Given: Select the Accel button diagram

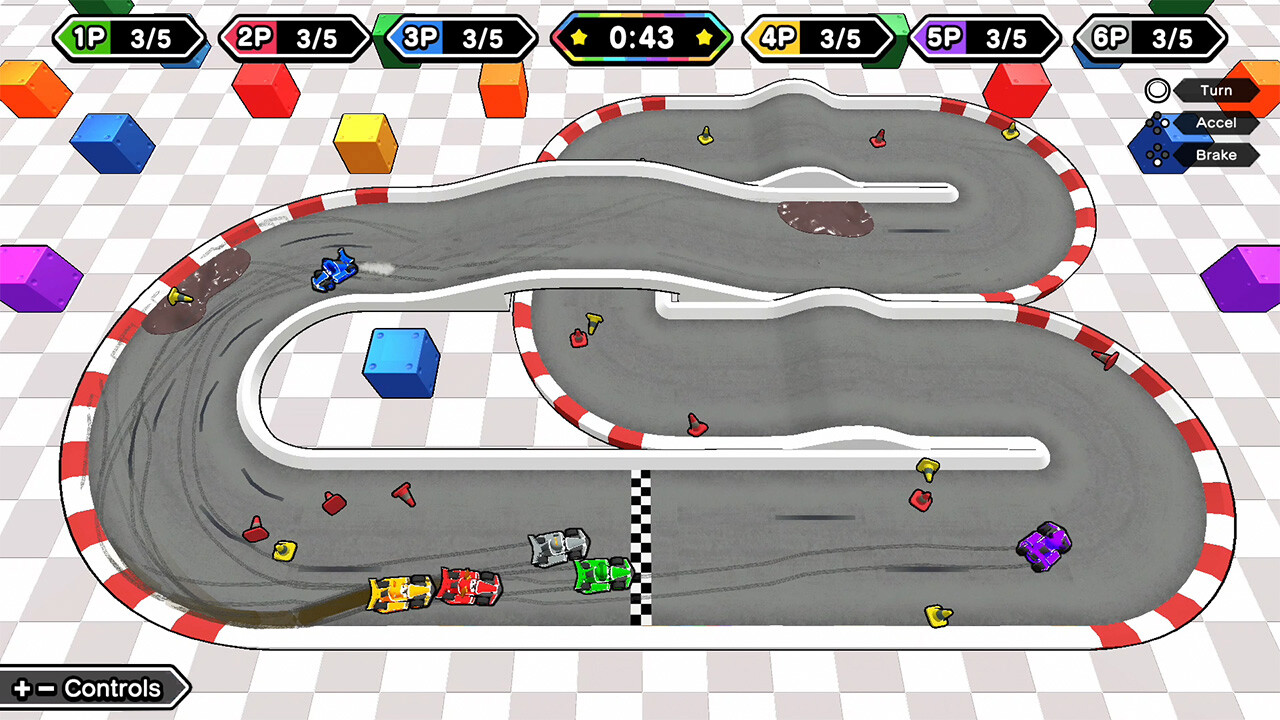Looking at the screenshot, I should click(x=1160, y=122).
